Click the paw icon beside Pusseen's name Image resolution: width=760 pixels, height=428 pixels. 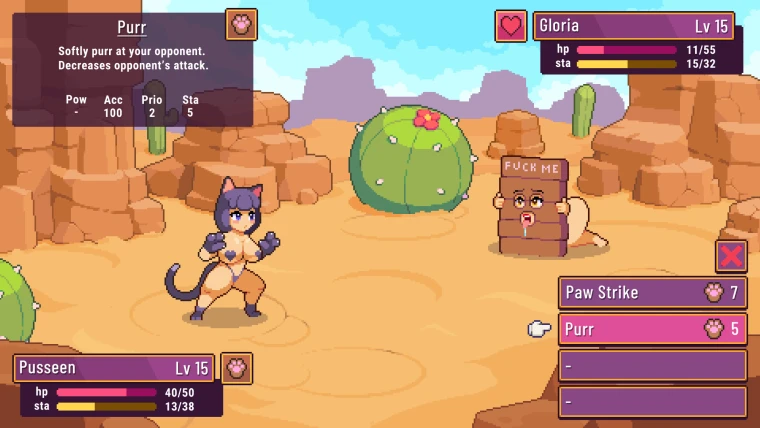pyautogui.click(x=237, y=368)
